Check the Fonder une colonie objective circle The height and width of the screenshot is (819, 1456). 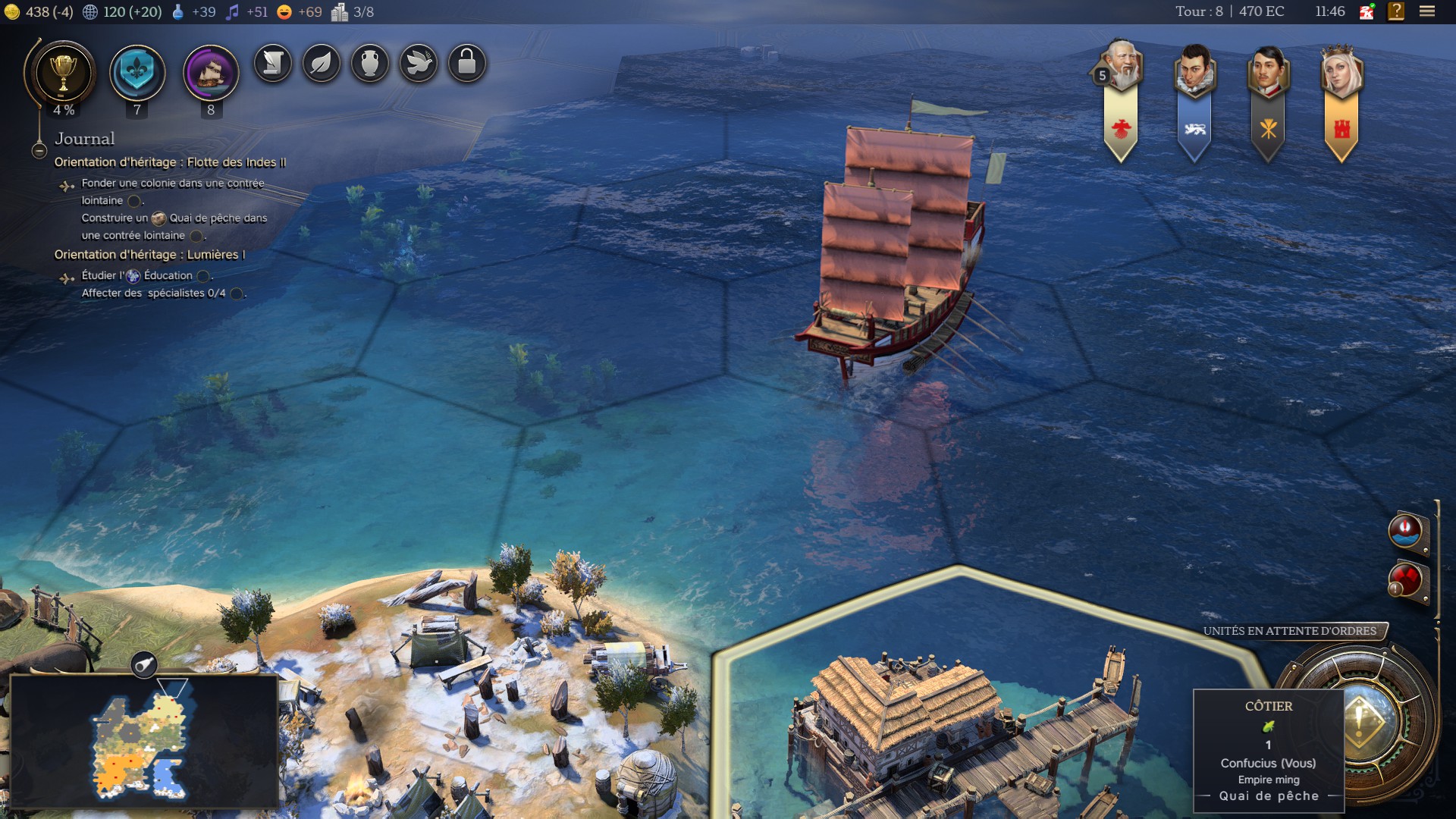coord(133,200)
